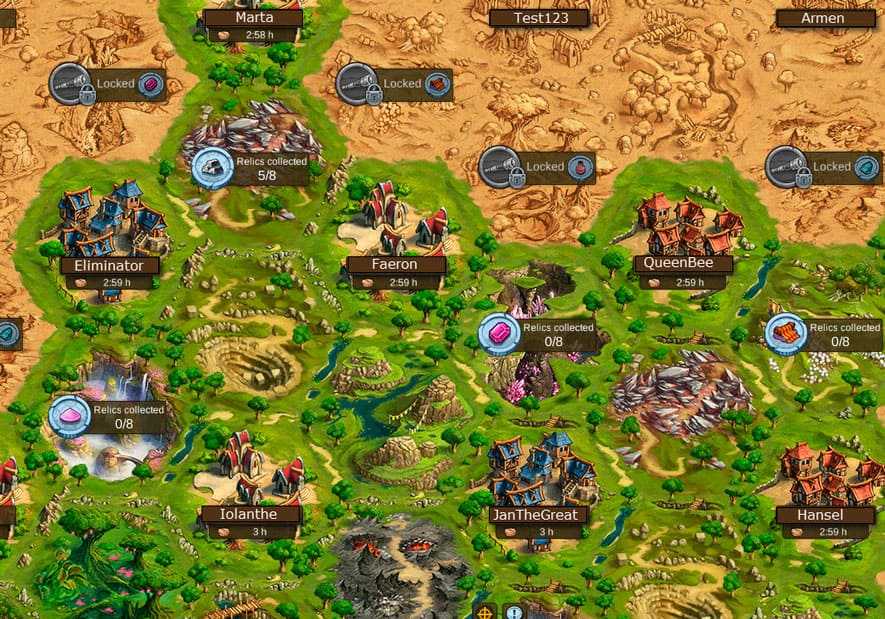The width and height of the screenshot is (885, 619).
Task: Visit Armen's city nameplate
Action: click(x=825, y=18)
